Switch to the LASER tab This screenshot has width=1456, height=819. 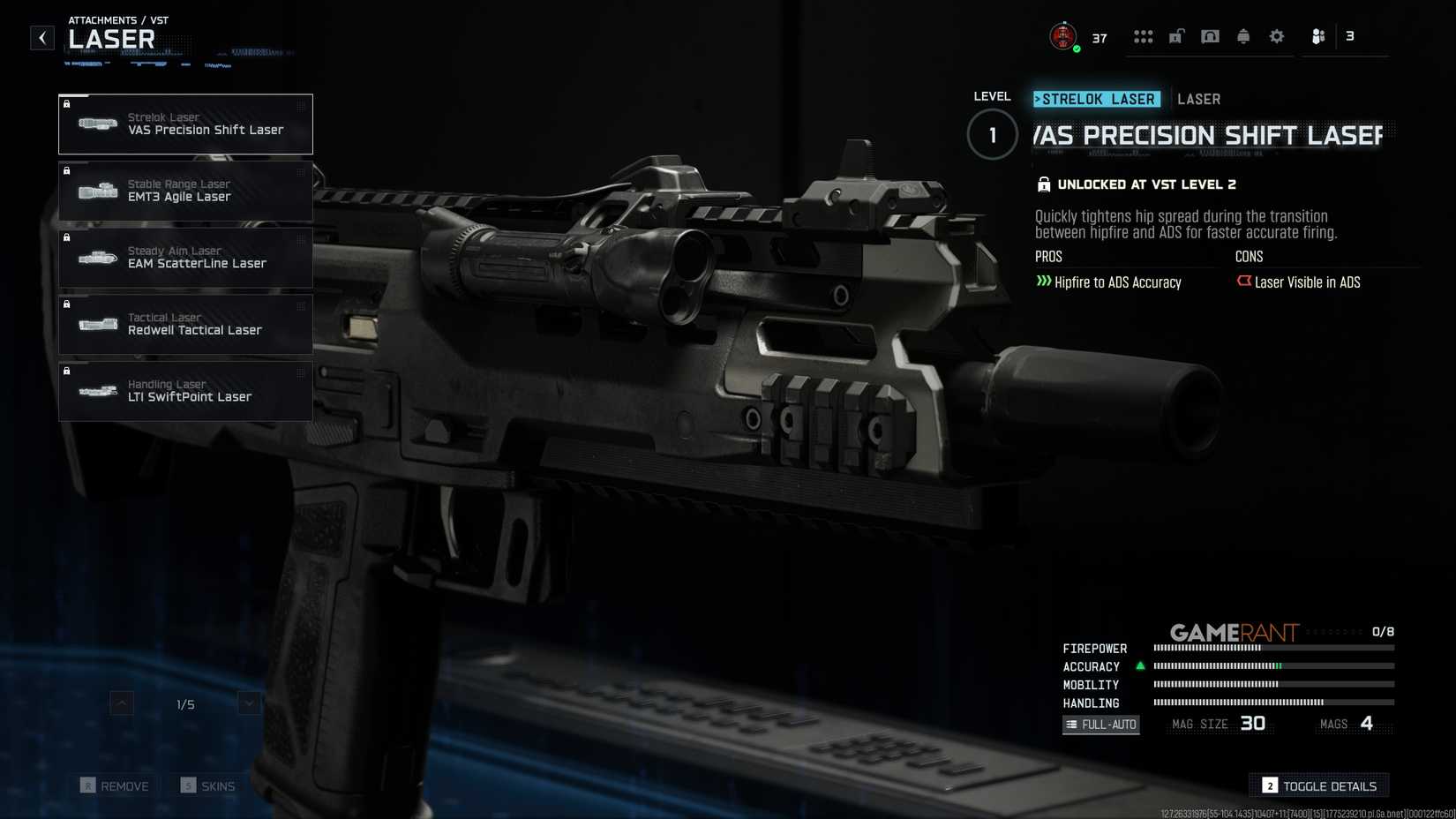(1199, 99)
